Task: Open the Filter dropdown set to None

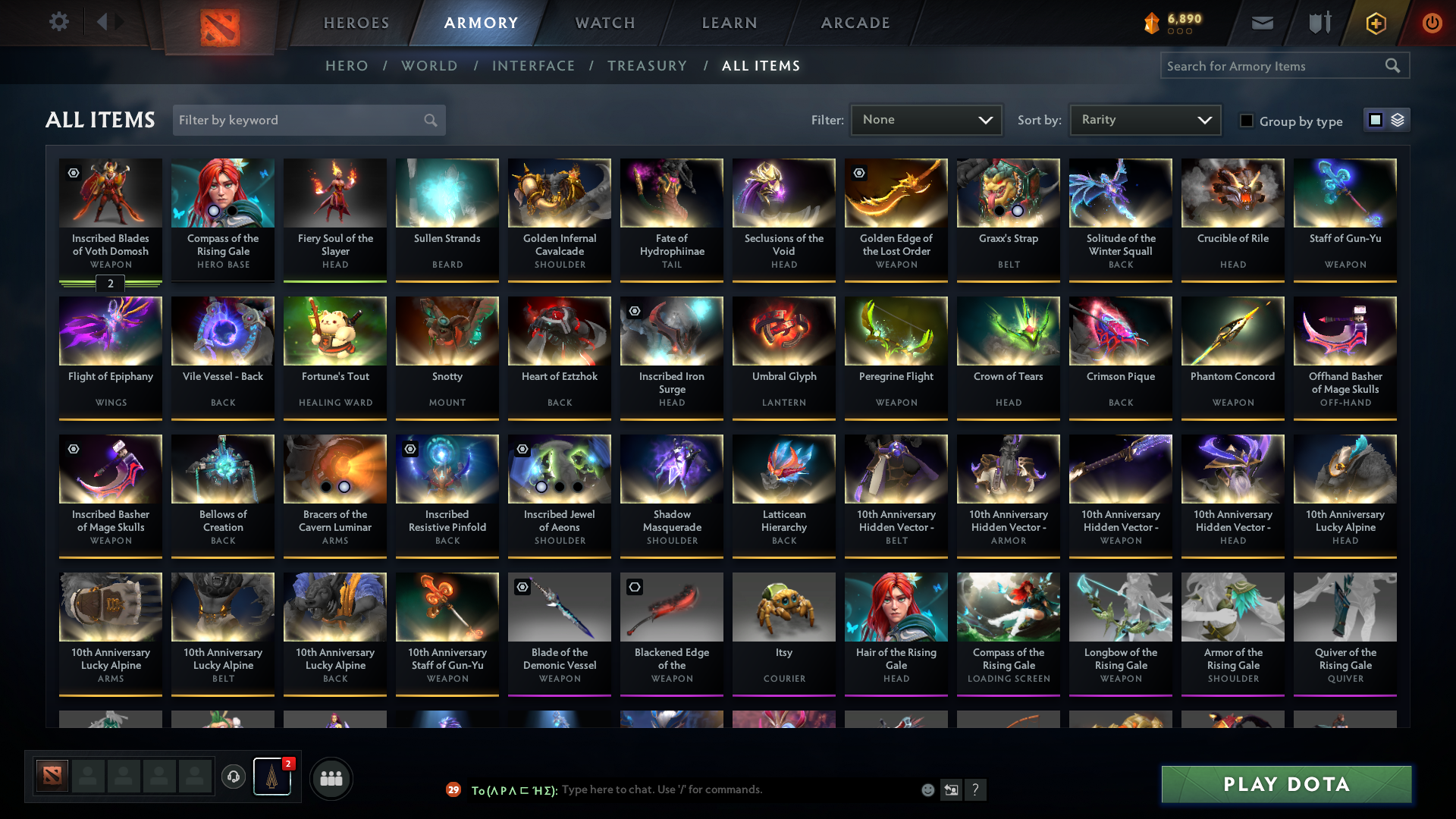Action: [925, 119]
